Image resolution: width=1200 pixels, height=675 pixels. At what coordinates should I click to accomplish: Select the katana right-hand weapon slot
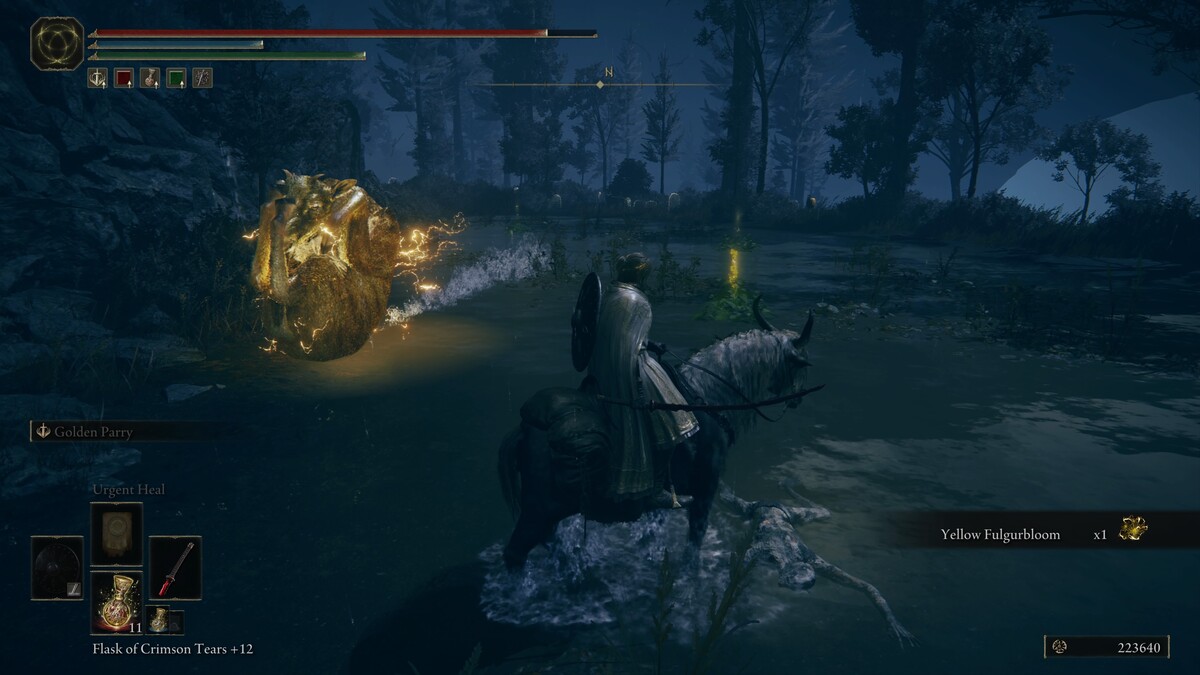(x=175, y=568)
